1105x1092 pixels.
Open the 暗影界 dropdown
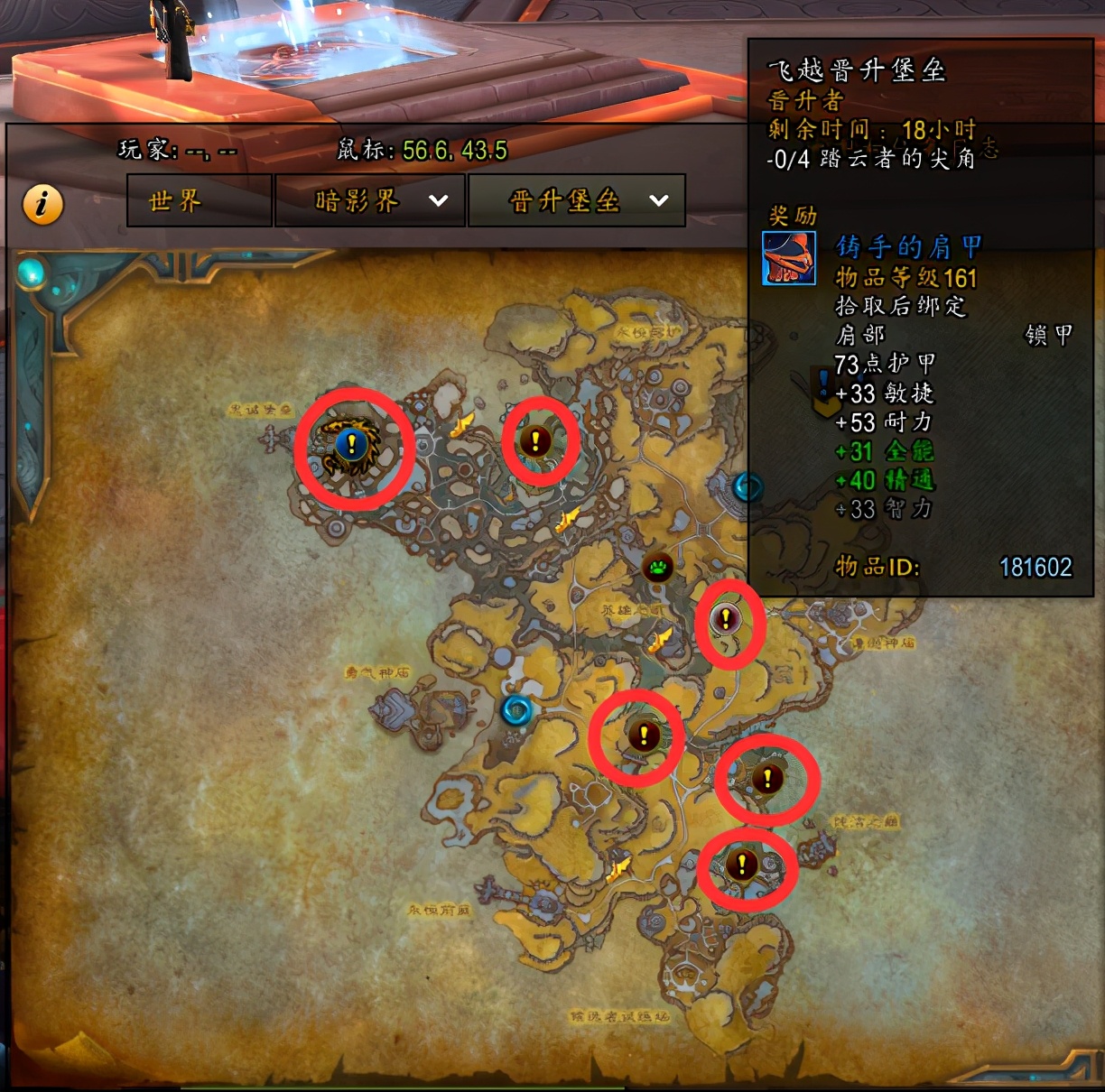point(370,200)
